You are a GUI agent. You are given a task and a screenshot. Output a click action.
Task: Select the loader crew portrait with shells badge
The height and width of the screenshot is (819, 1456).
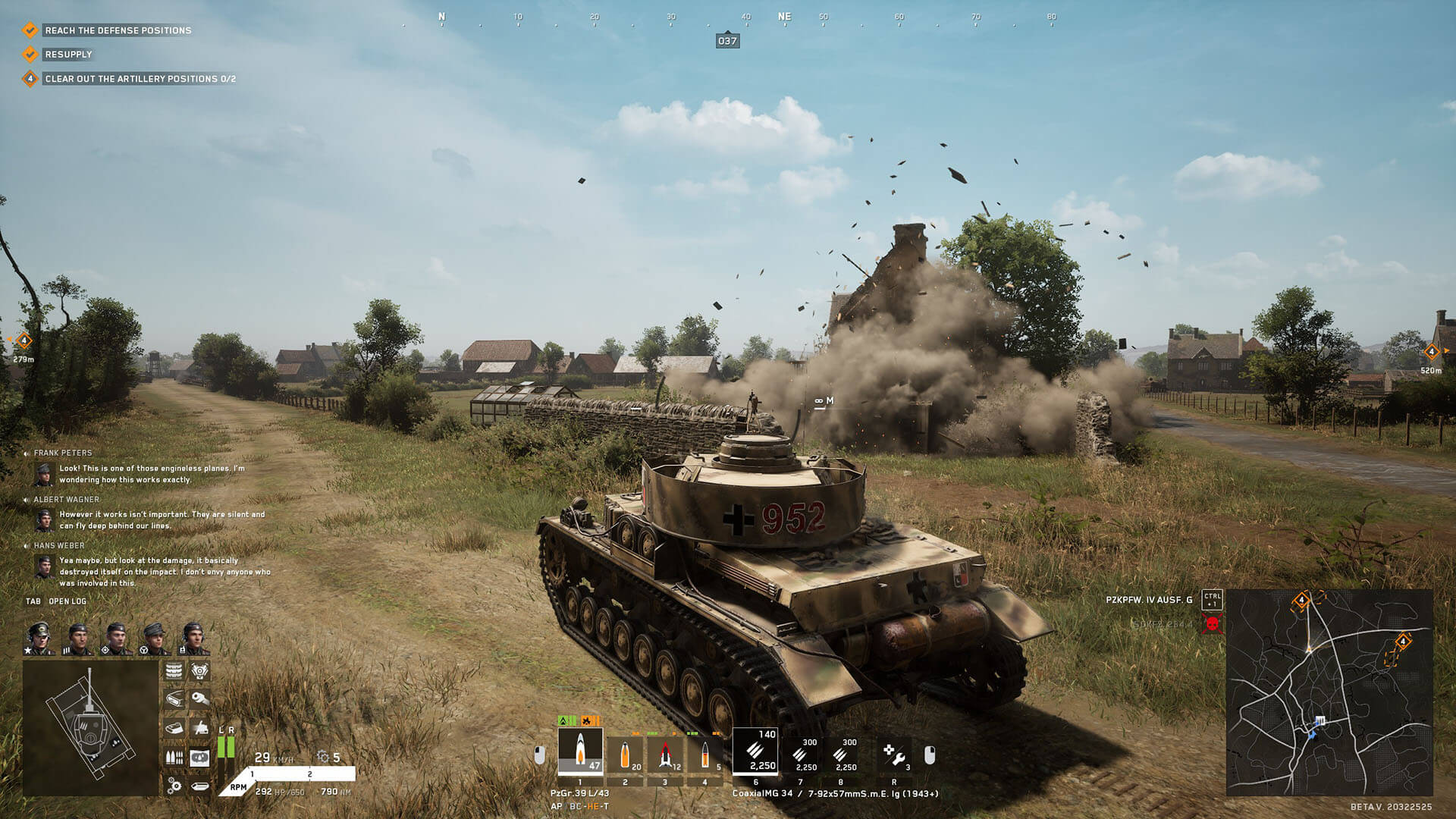pyautogui.click(x=77, y=638)
